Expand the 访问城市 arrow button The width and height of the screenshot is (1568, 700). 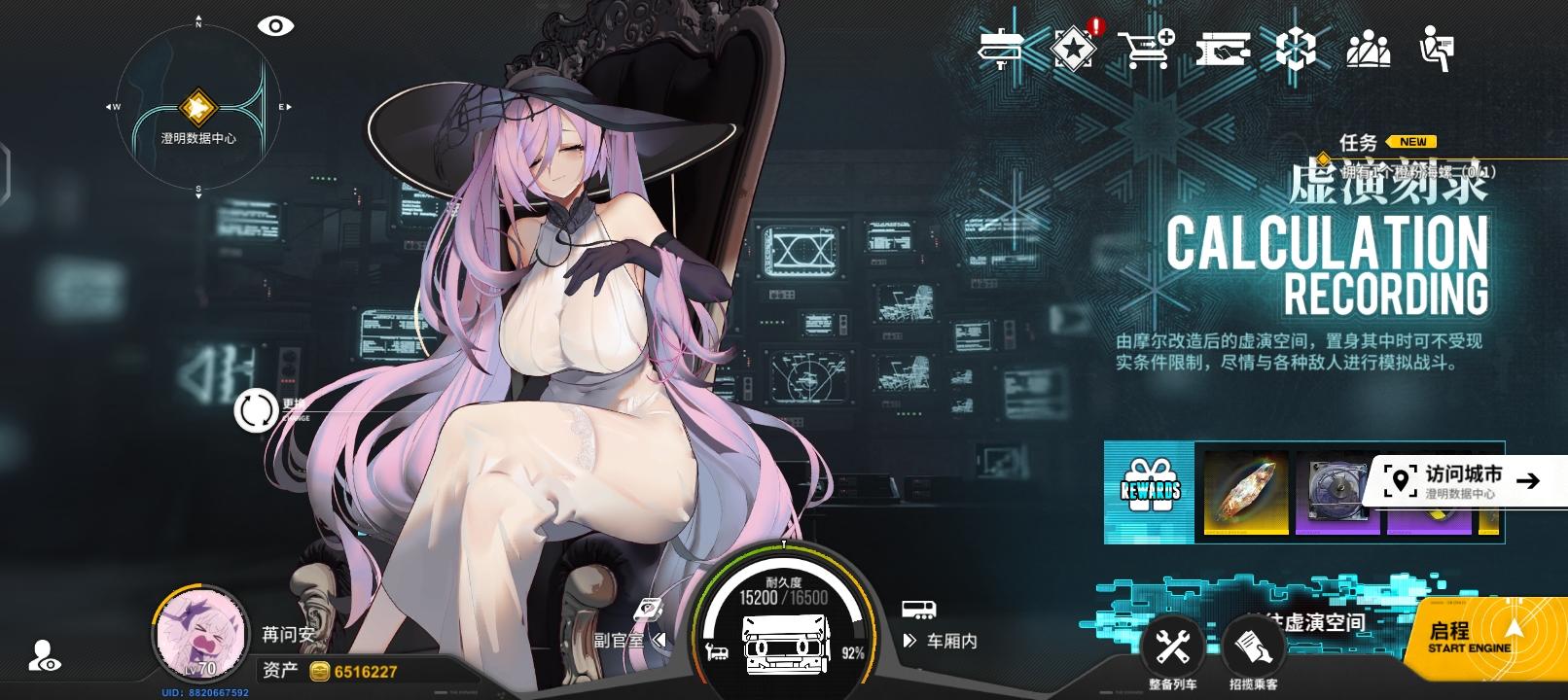tap(1527, 477)
